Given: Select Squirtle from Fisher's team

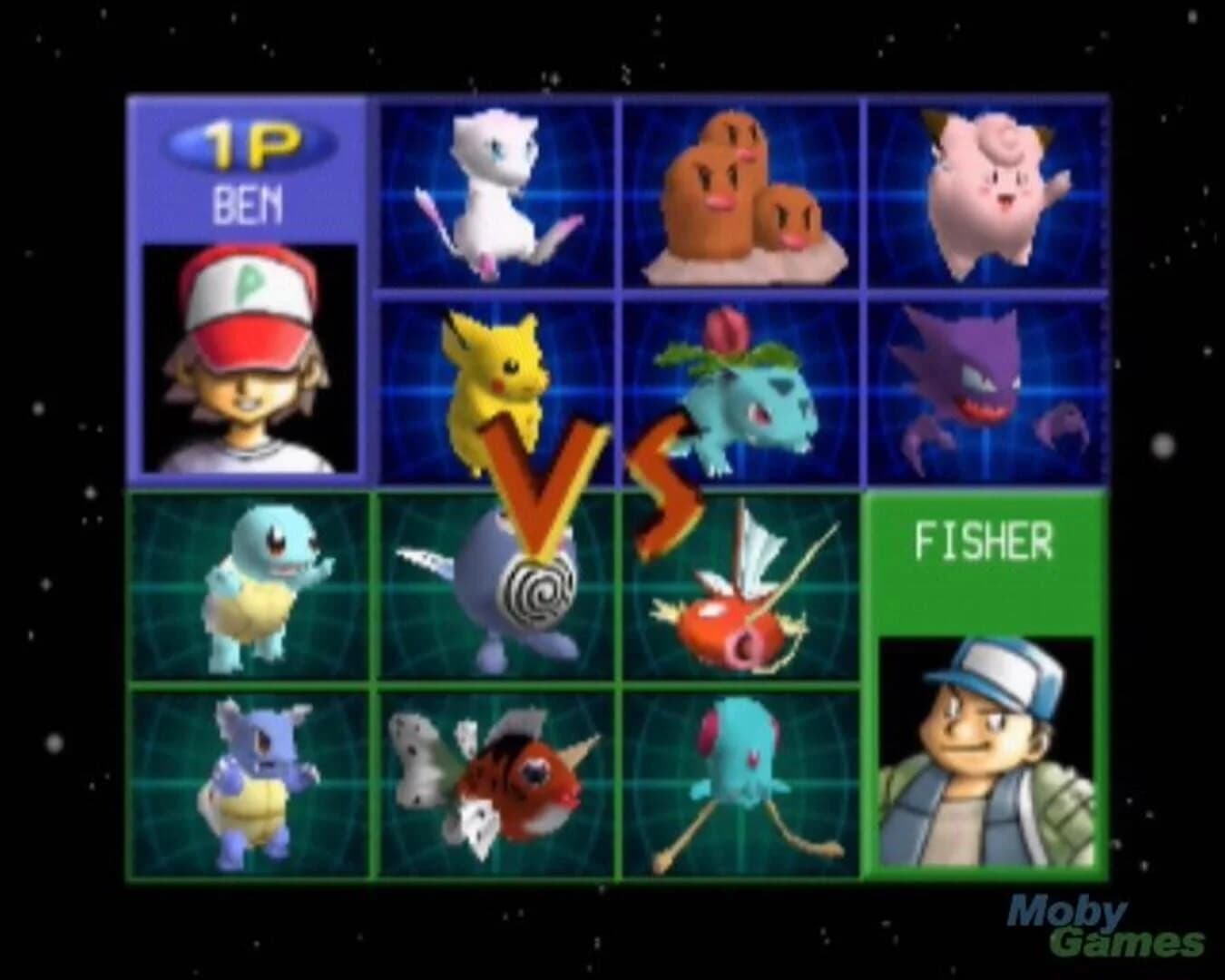Looking at the screenshot, I should (250, 590).
